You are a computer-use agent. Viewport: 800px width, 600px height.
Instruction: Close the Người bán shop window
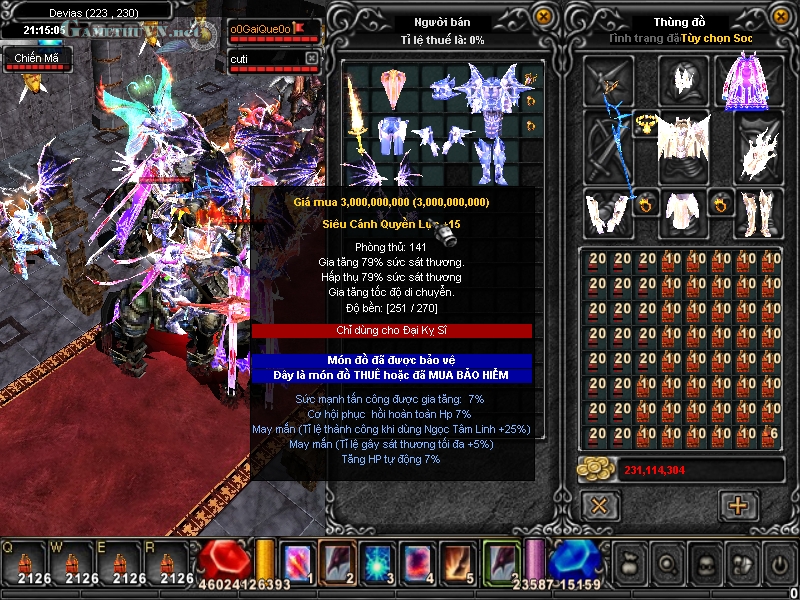click(543, 17)
